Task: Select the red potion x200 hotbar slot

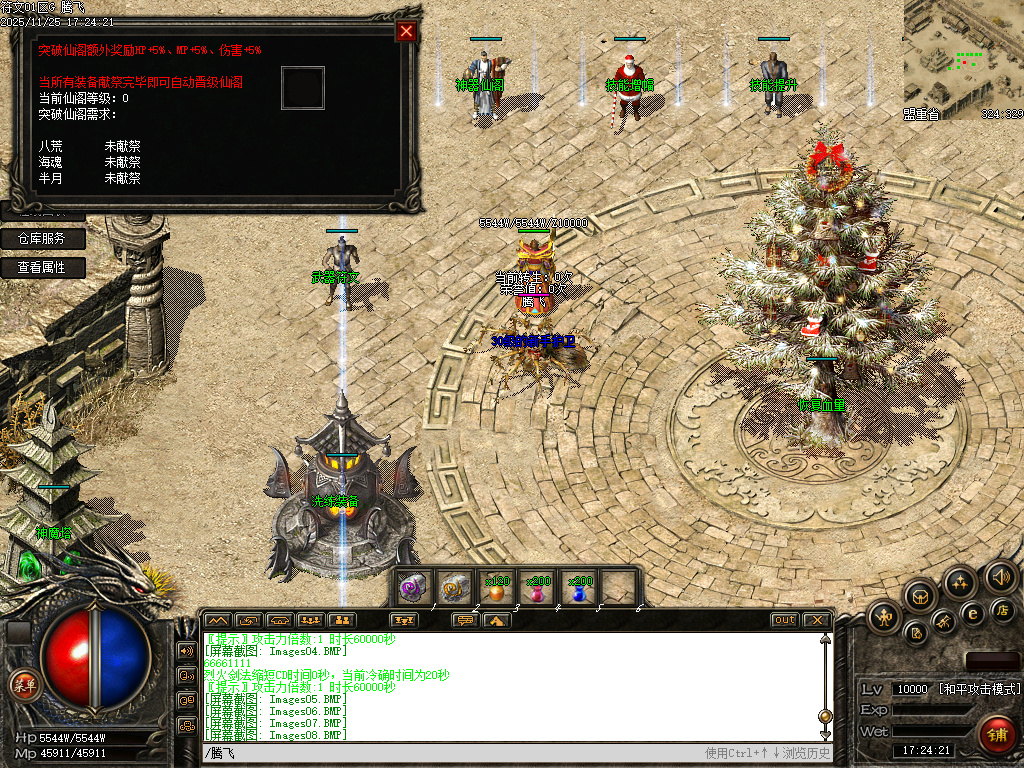Action: (x=535, y=590)
